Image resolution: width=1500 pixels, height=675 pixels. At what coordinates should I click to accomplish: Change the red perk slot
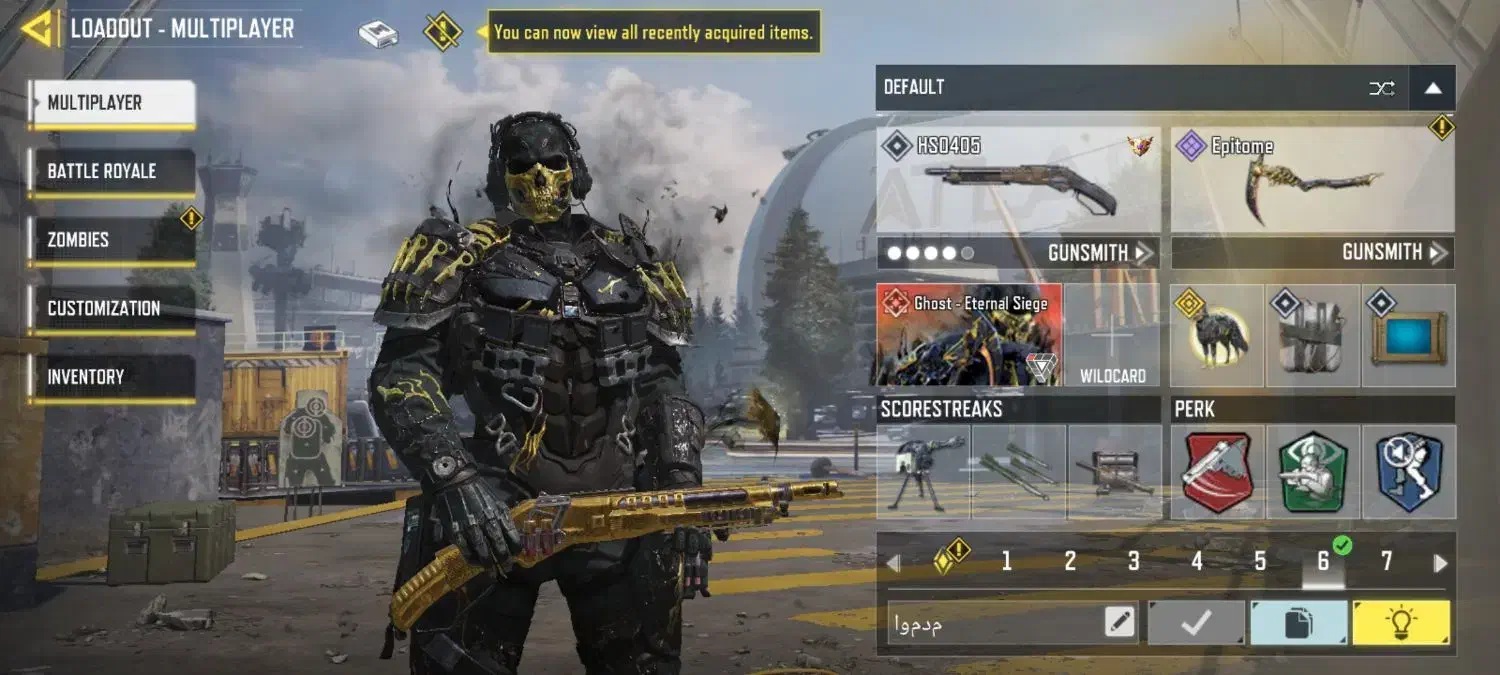coord(1217,472)
